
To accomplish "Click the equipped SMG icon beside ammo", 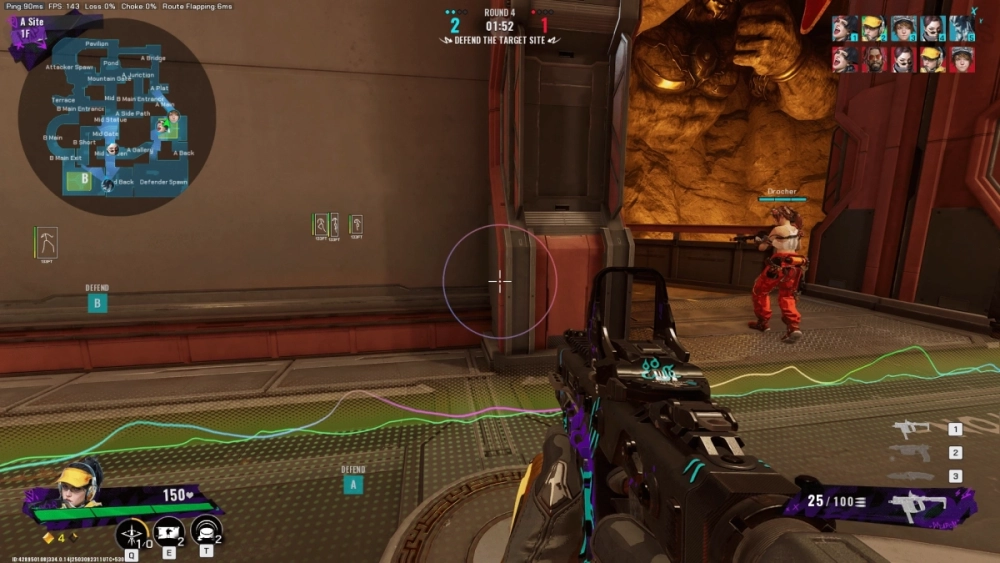I will coord(915,506).
